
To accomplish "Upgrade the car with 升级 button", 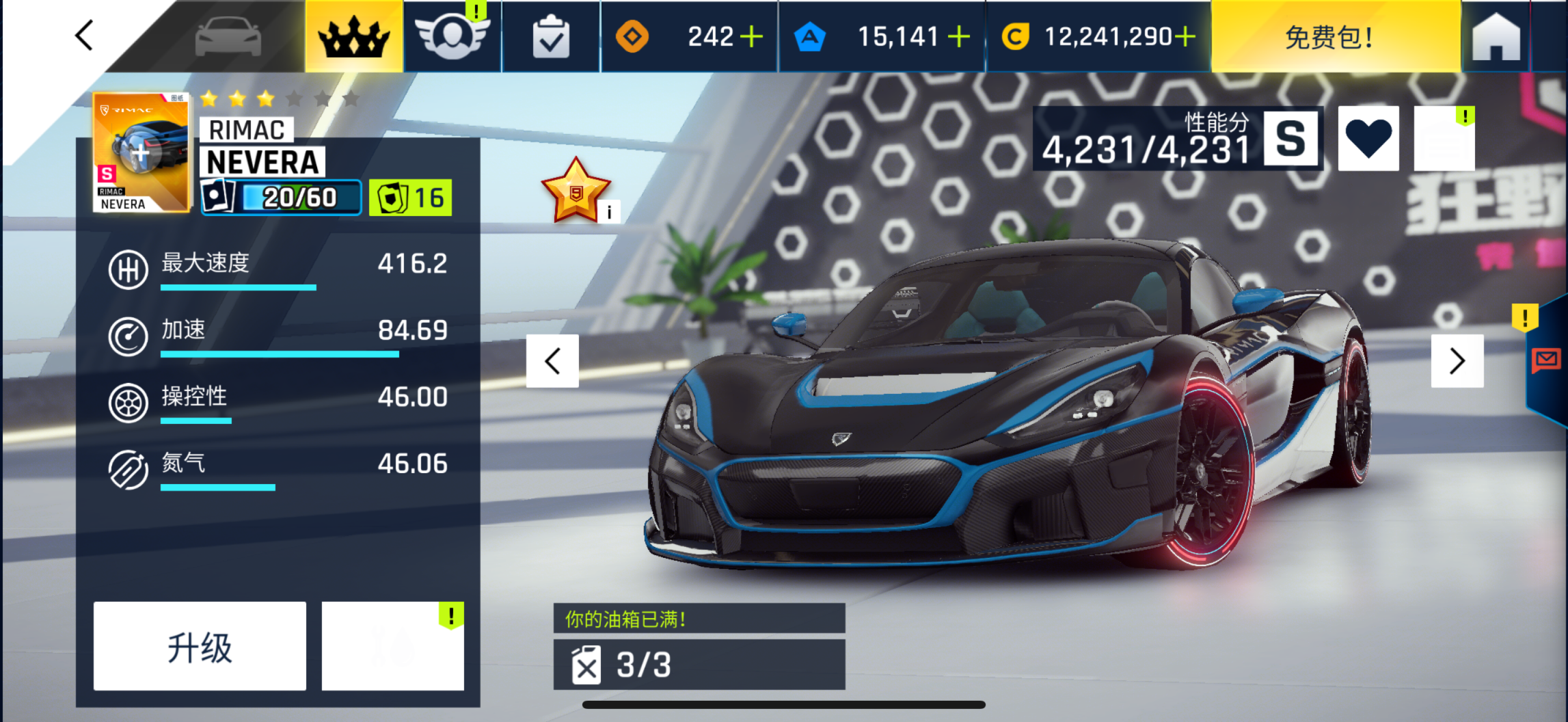I will pyautogui.click(x=200, y=646).
